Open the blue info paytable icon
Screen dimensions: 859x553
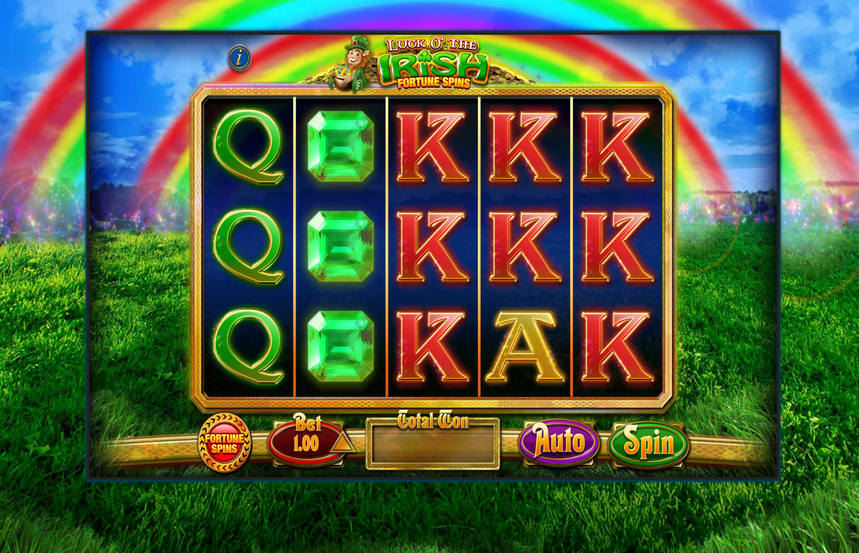pyautogui.click(x=239, y=57)
